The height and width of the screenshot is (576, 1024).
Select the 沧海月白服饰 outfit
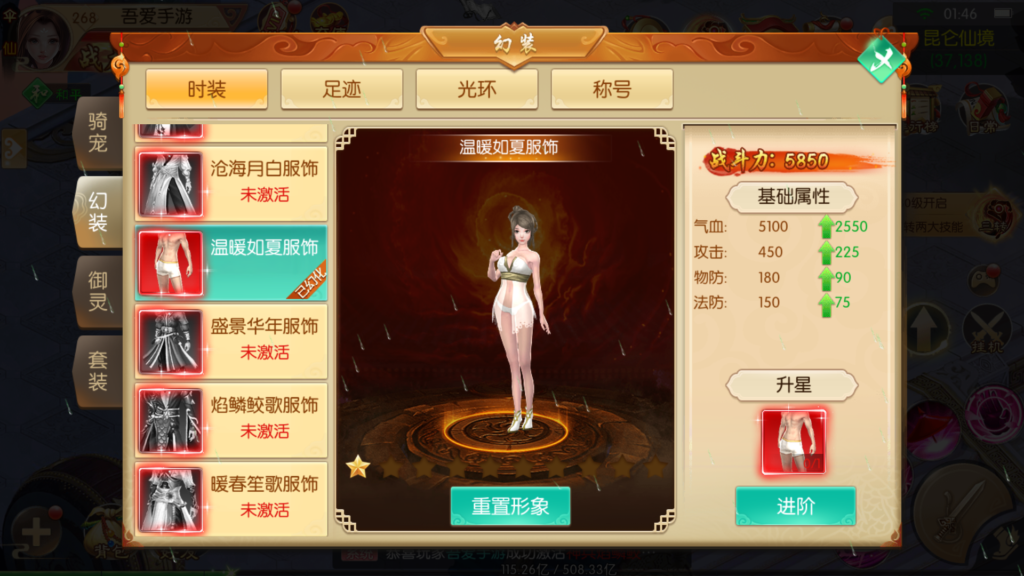(231, 182)
